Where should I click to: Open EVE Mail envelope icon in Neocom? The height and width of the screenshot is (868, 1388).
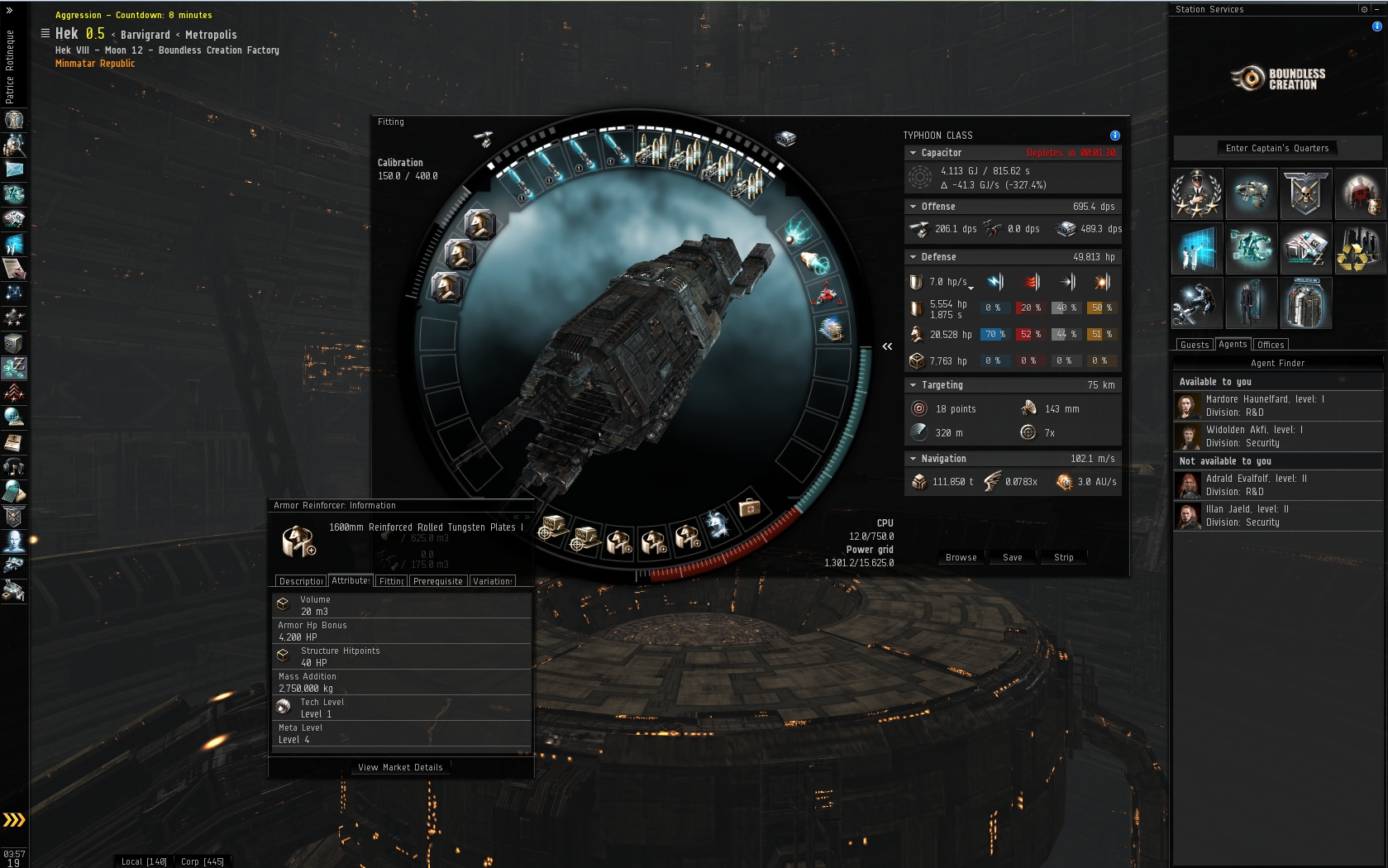tap(13, 169)
